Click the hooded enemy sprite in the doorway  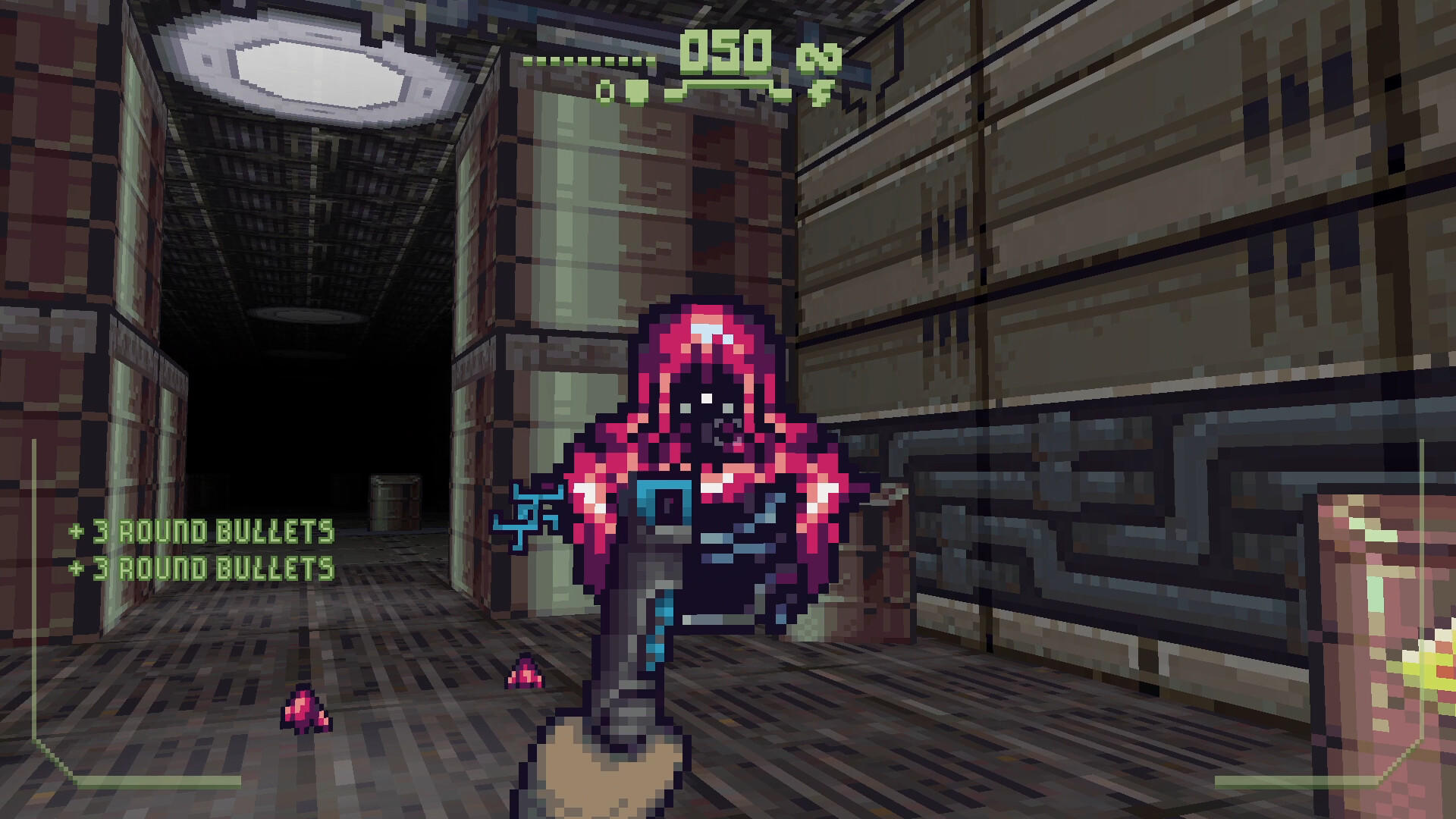(x=713, y=455)
